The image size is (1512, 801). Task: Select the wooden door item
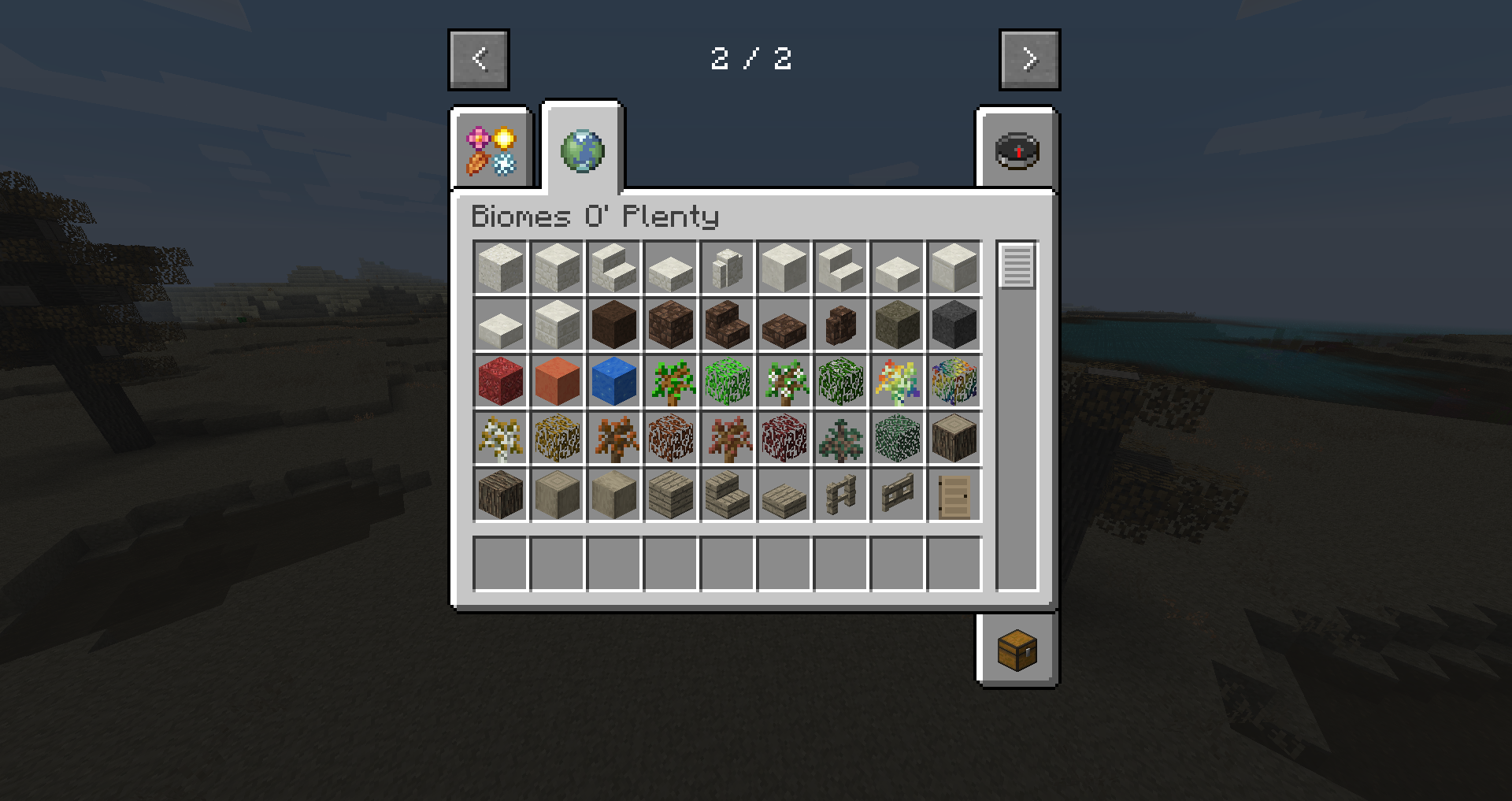[x=954, y=494]
